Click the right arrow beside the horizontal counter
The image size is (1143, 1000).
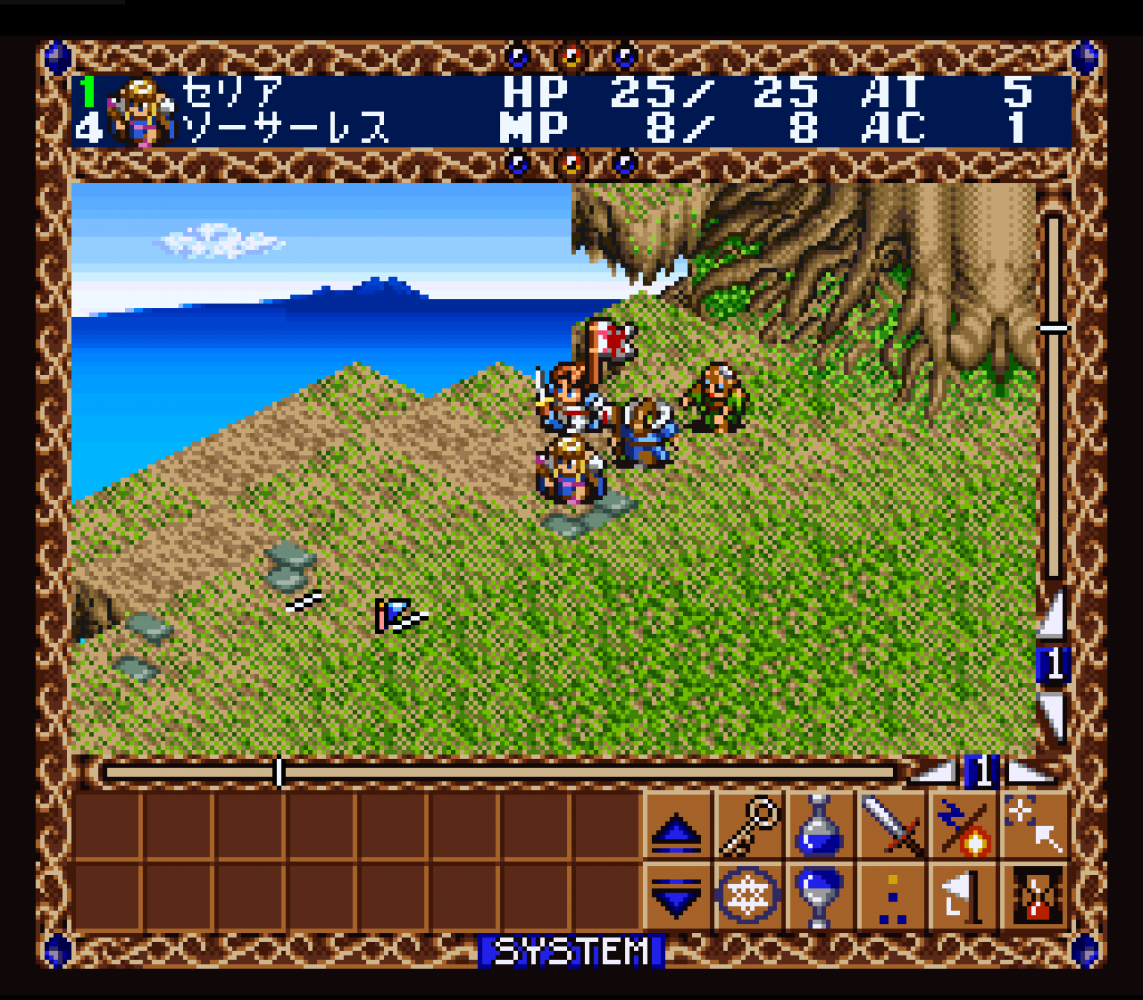[x=1030, y=772]
